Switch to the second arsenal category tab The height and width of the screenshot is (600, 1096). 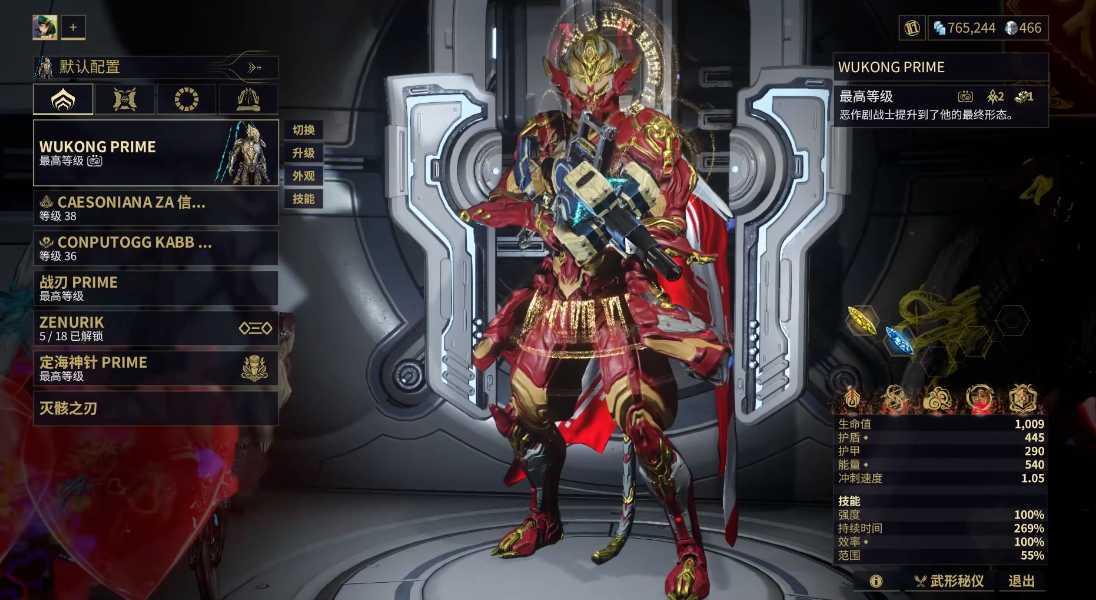coord(125,99)
